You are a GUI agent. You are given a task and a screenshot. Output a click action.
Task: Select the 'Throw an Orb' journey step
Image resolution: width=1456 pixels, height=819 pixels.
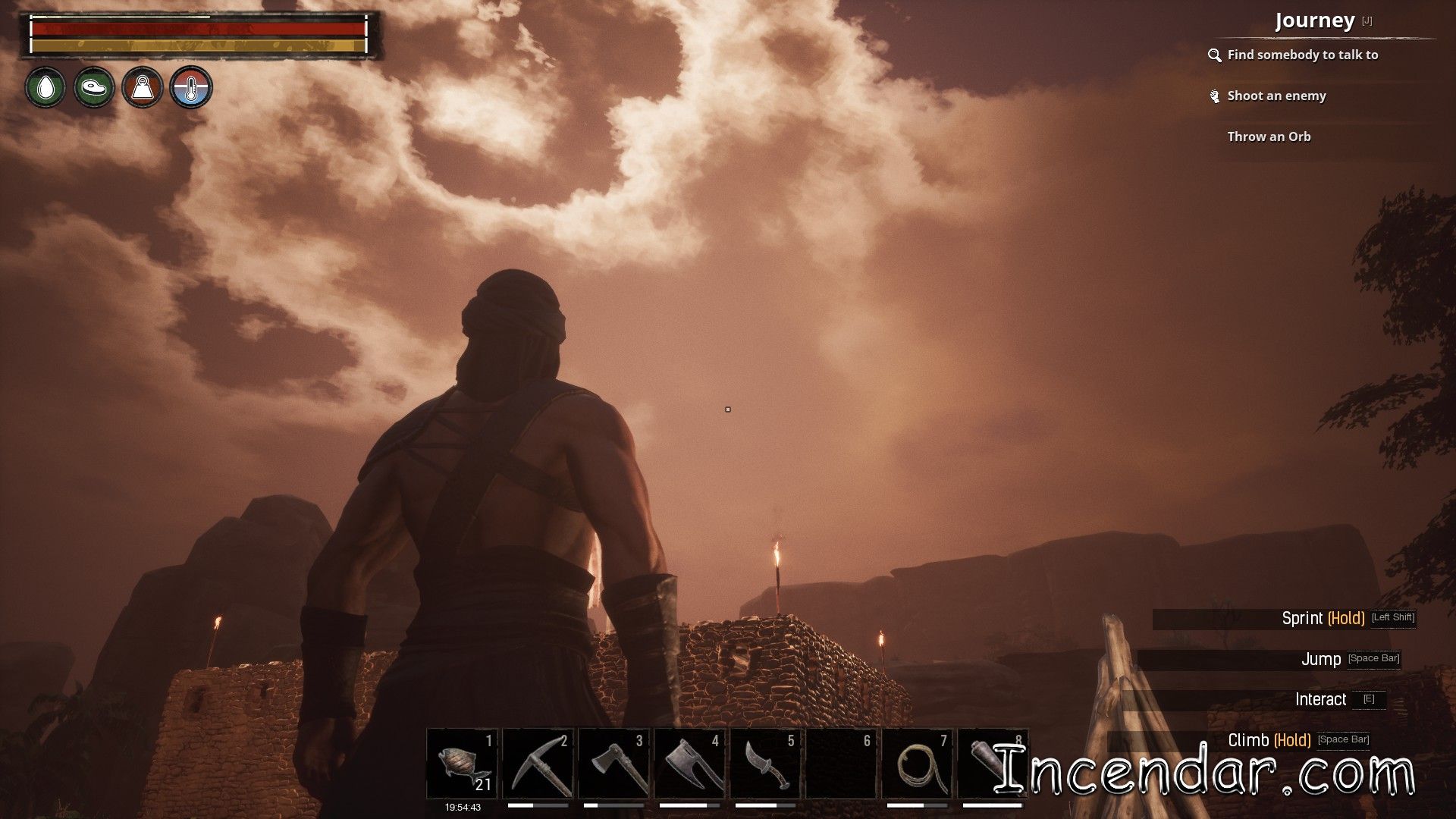click(1269, 136)
